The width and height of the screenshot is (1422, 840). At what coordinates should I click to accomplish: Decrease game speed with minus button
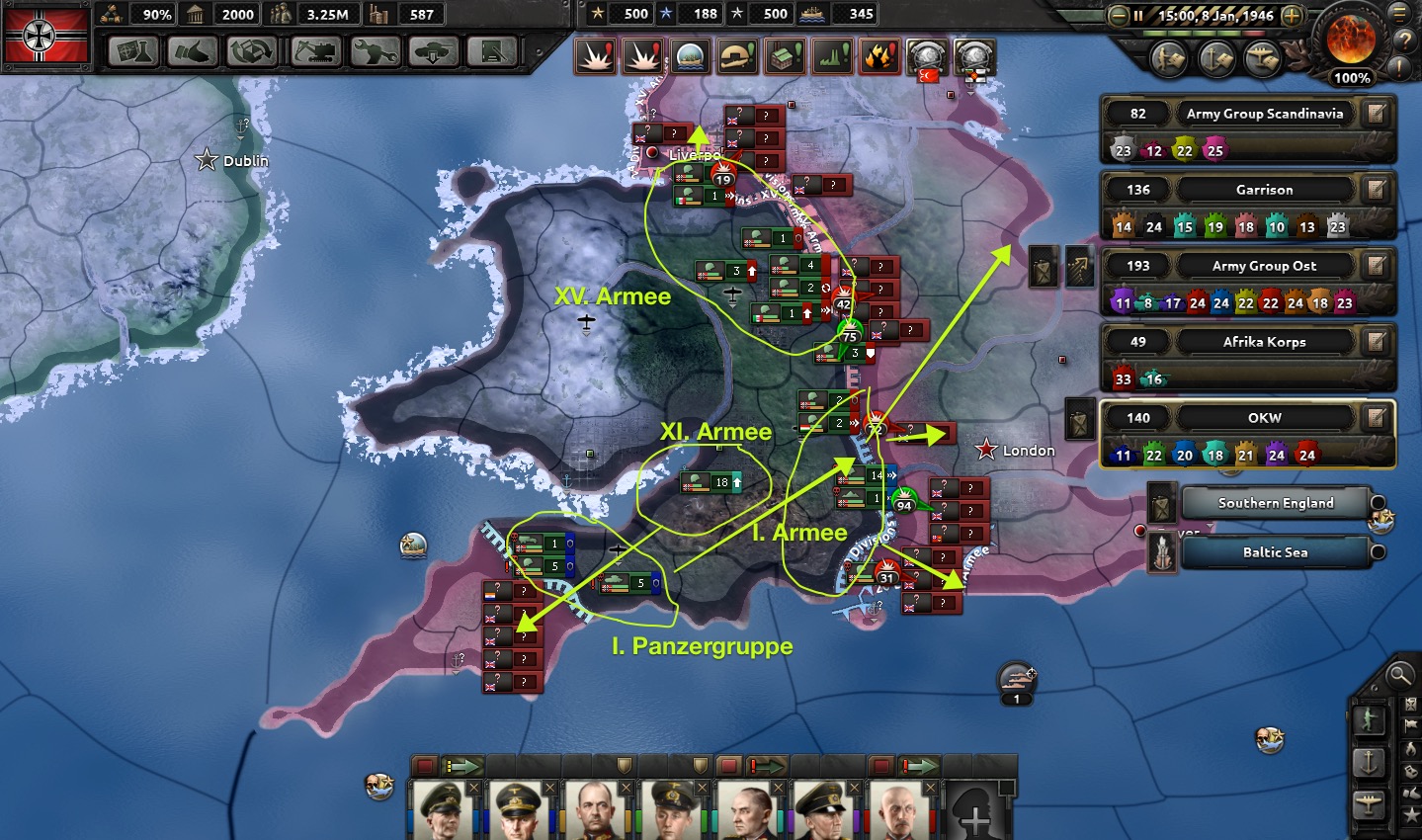point(1119,16)
